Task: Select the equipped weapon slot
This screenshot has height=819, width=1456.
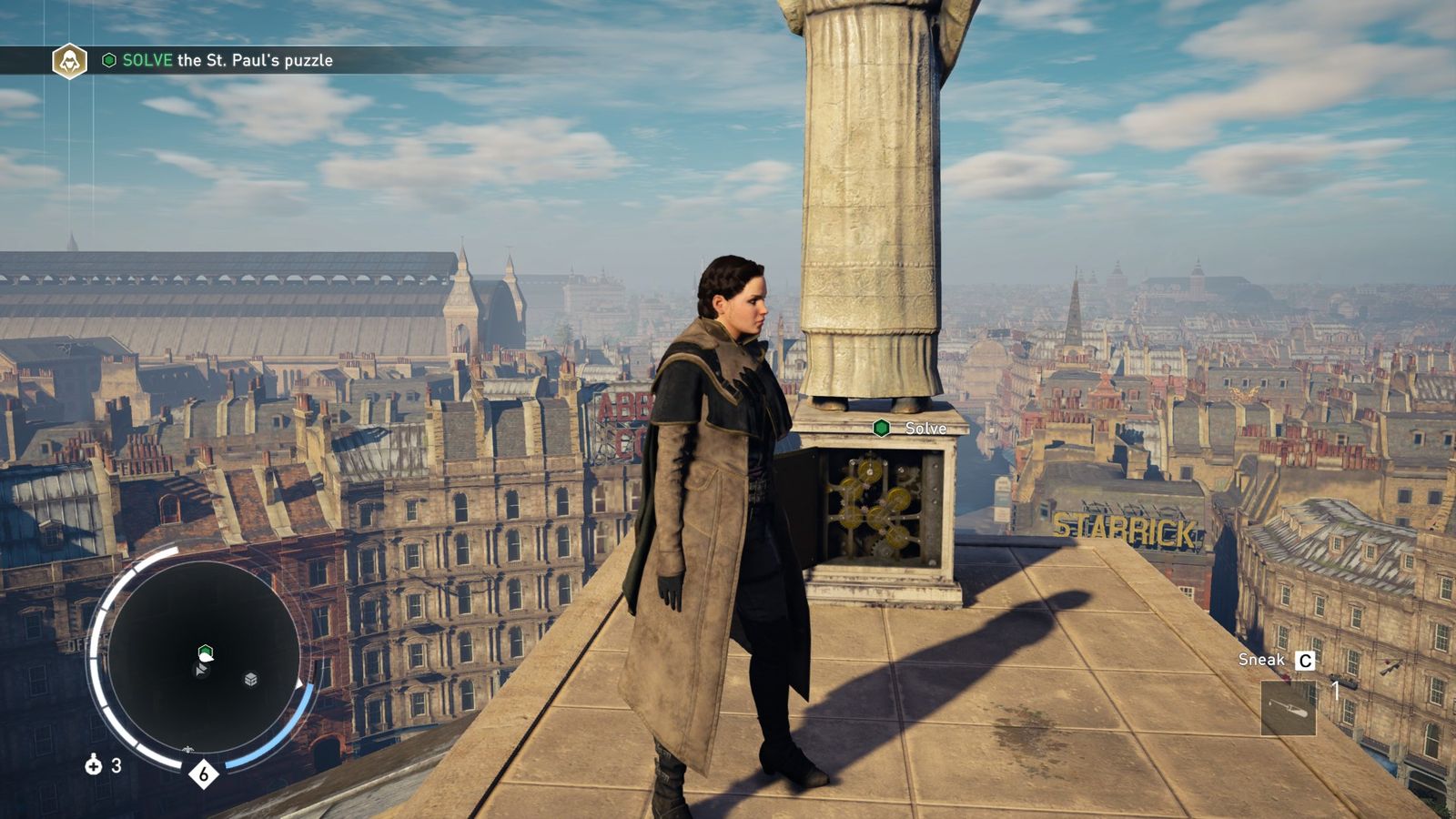Action: (x=1289, y=708)
